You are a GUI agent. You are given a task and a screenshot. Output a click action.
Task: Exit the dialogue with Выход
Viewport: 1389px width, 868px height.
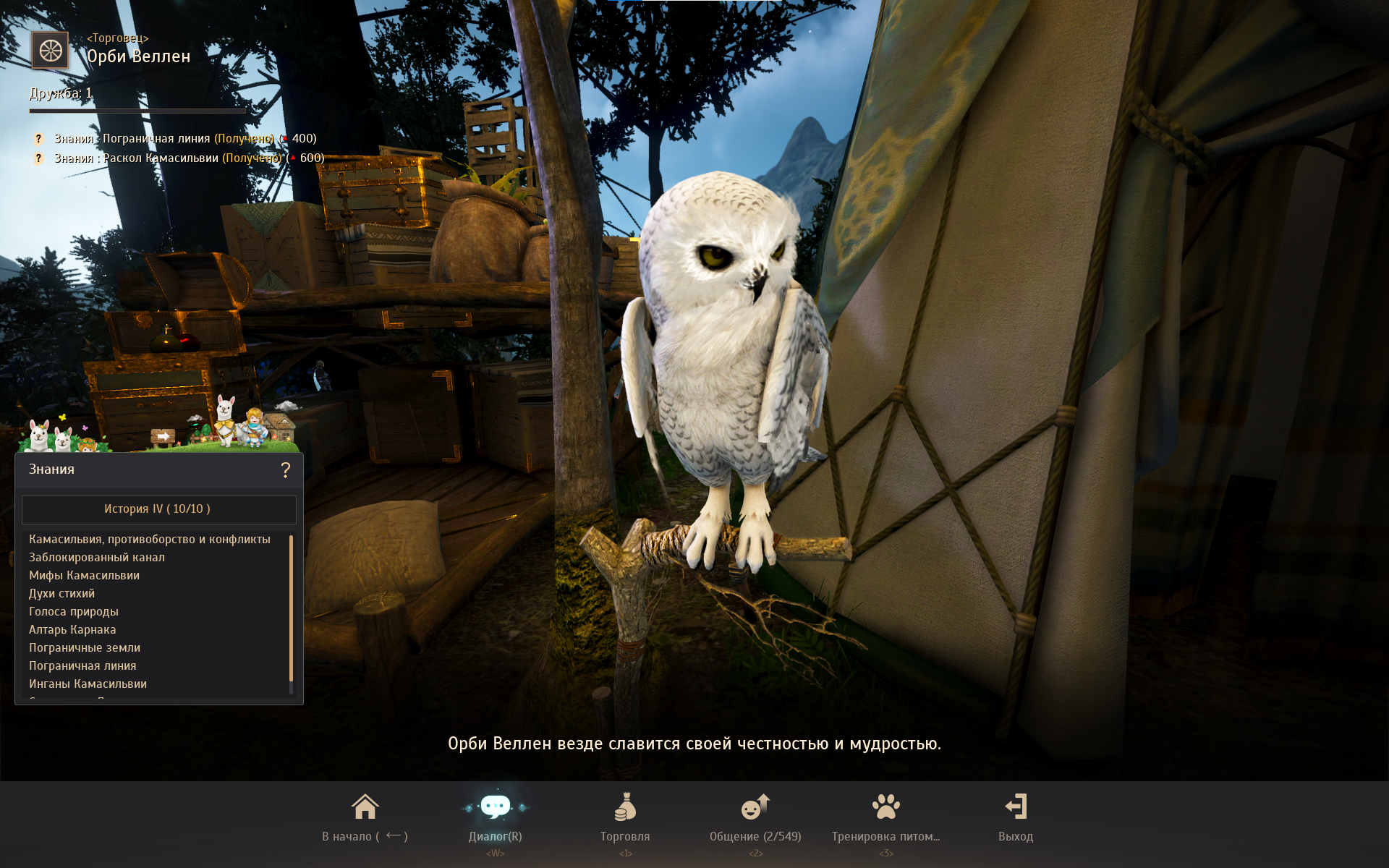tap(1016, 817)
